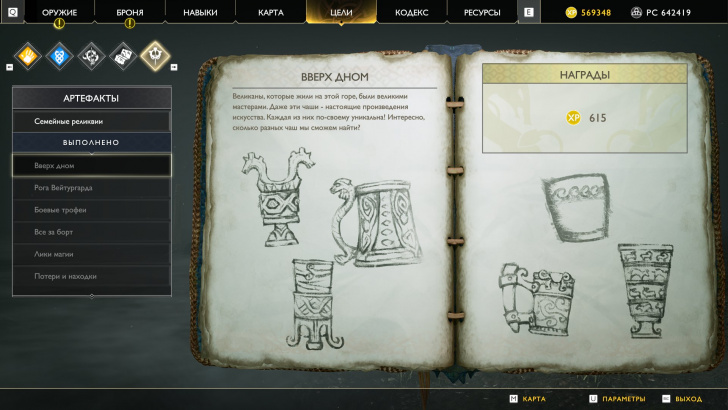The height and width of the screenshot is (410, 728).
Task: Choose the blue category icon
Action: 59,55
